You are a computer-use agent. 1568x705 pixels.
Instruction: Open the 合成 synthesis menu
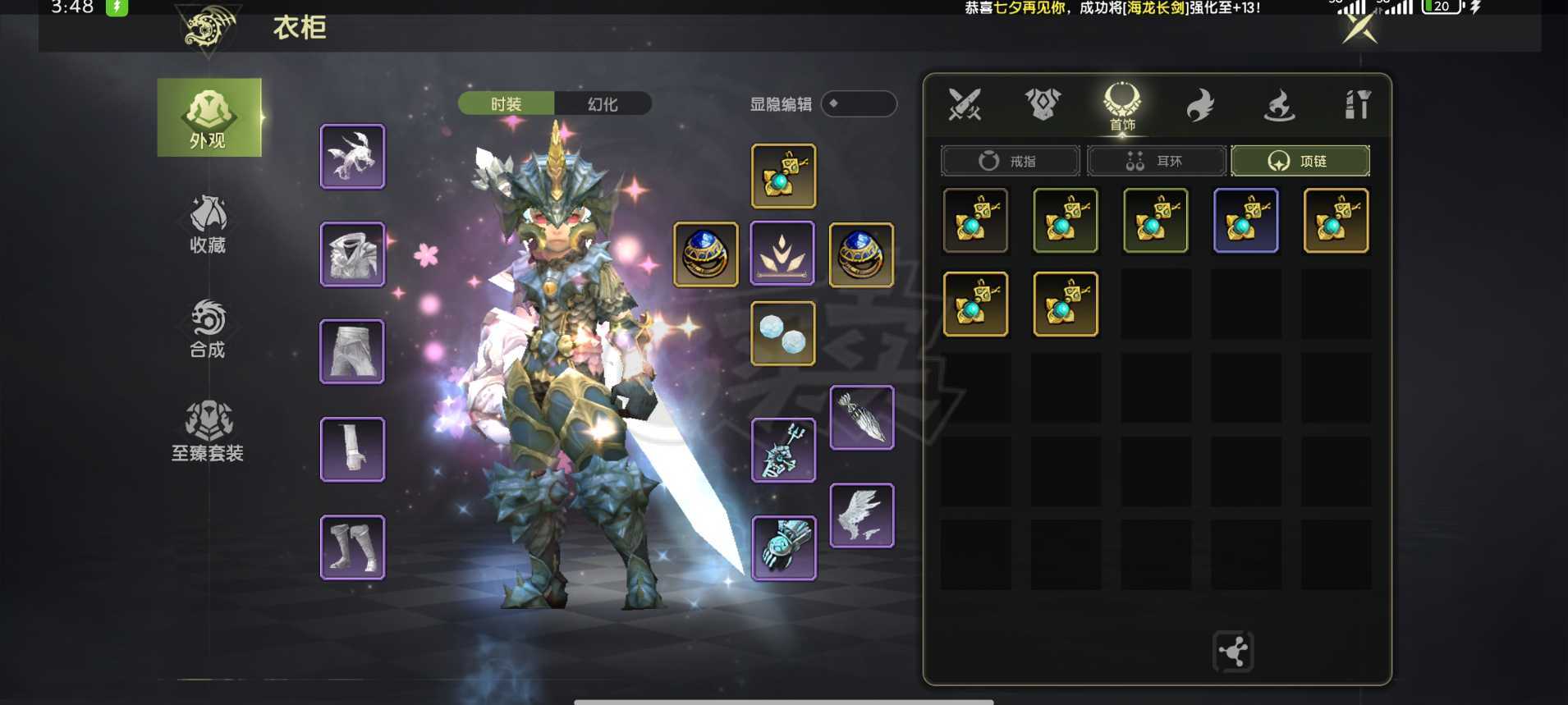(208, 328)
